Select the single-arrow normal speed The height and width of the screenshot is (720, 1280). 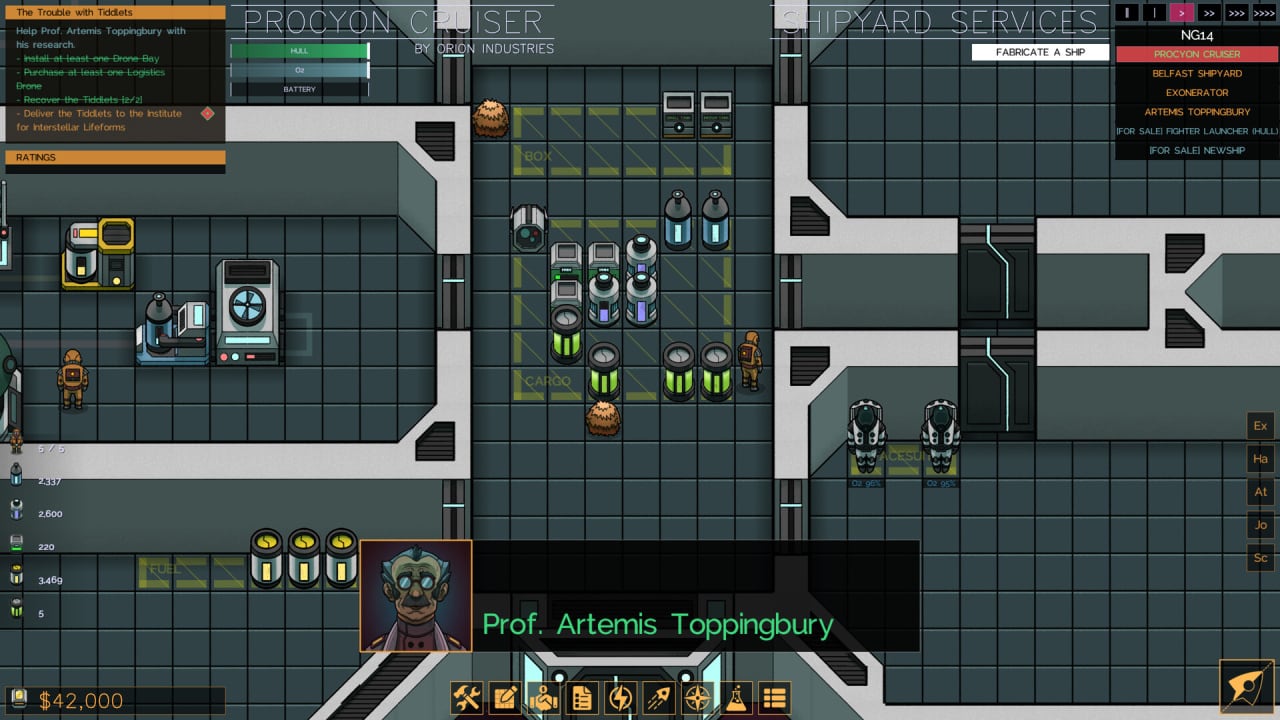(1182, 13)
